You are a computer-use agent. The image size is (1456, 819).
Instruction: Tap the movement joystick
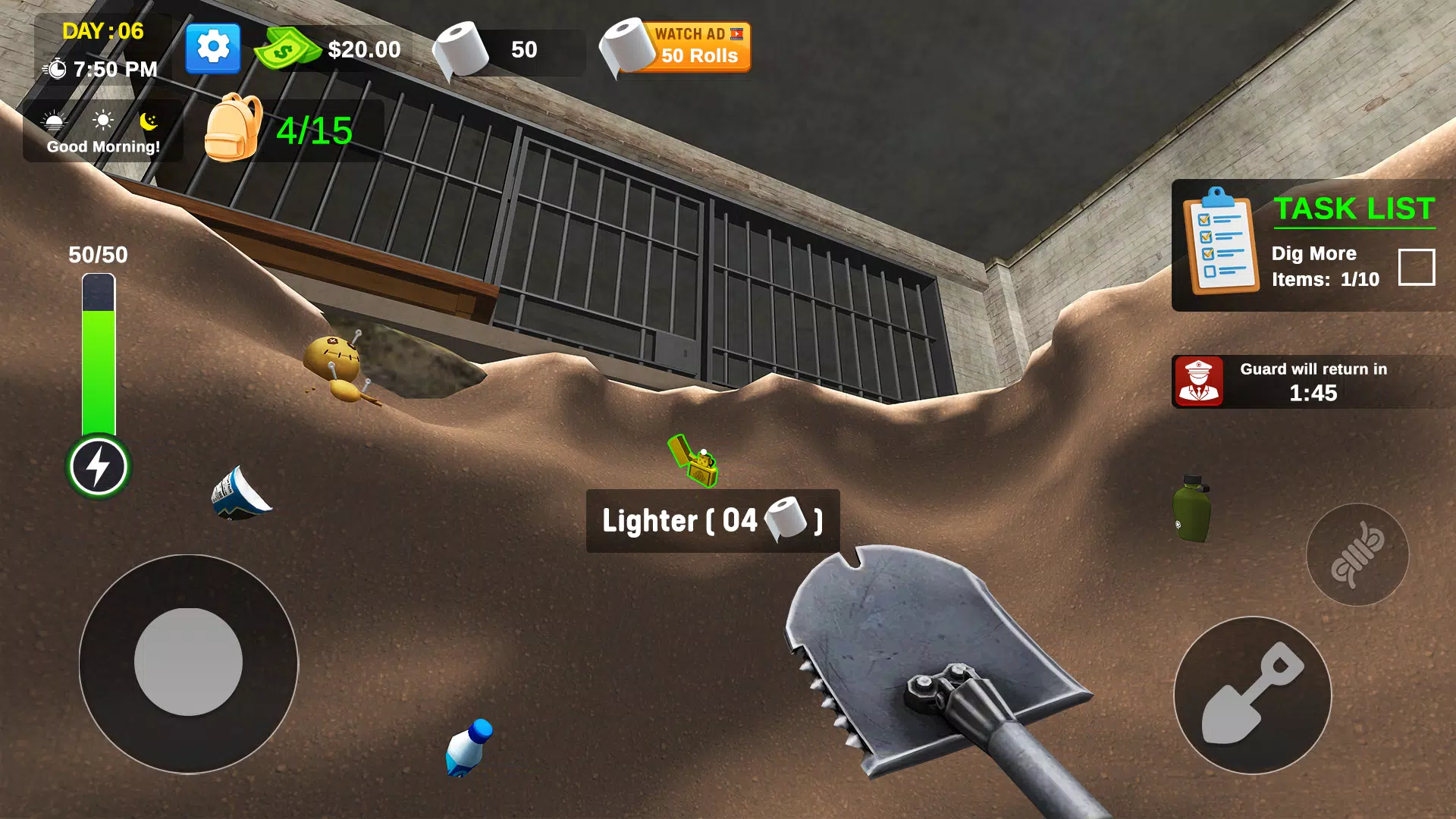point(188,663)
